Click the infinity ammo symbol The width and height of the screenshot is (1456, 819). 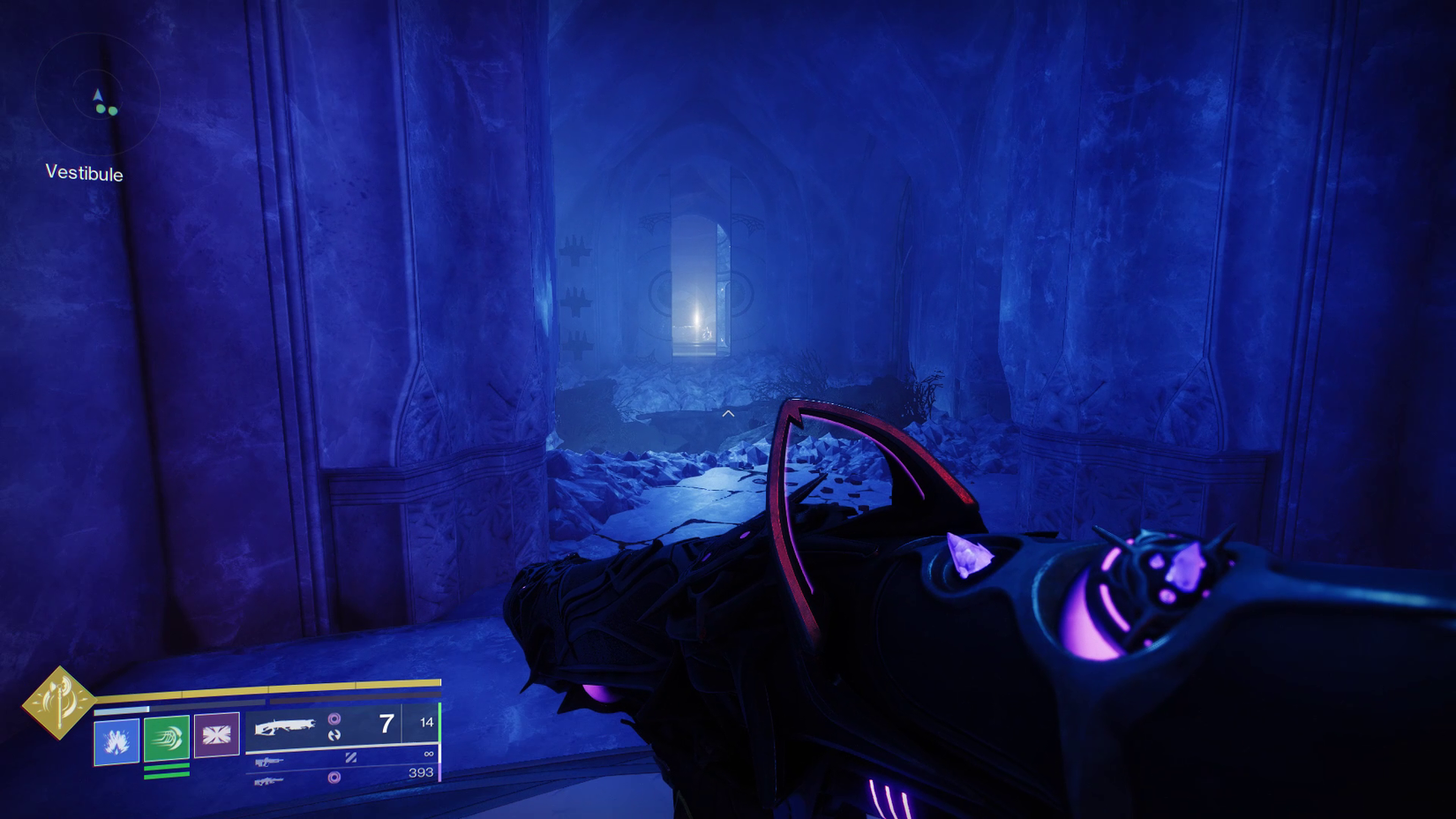click(x=428, y=753)
